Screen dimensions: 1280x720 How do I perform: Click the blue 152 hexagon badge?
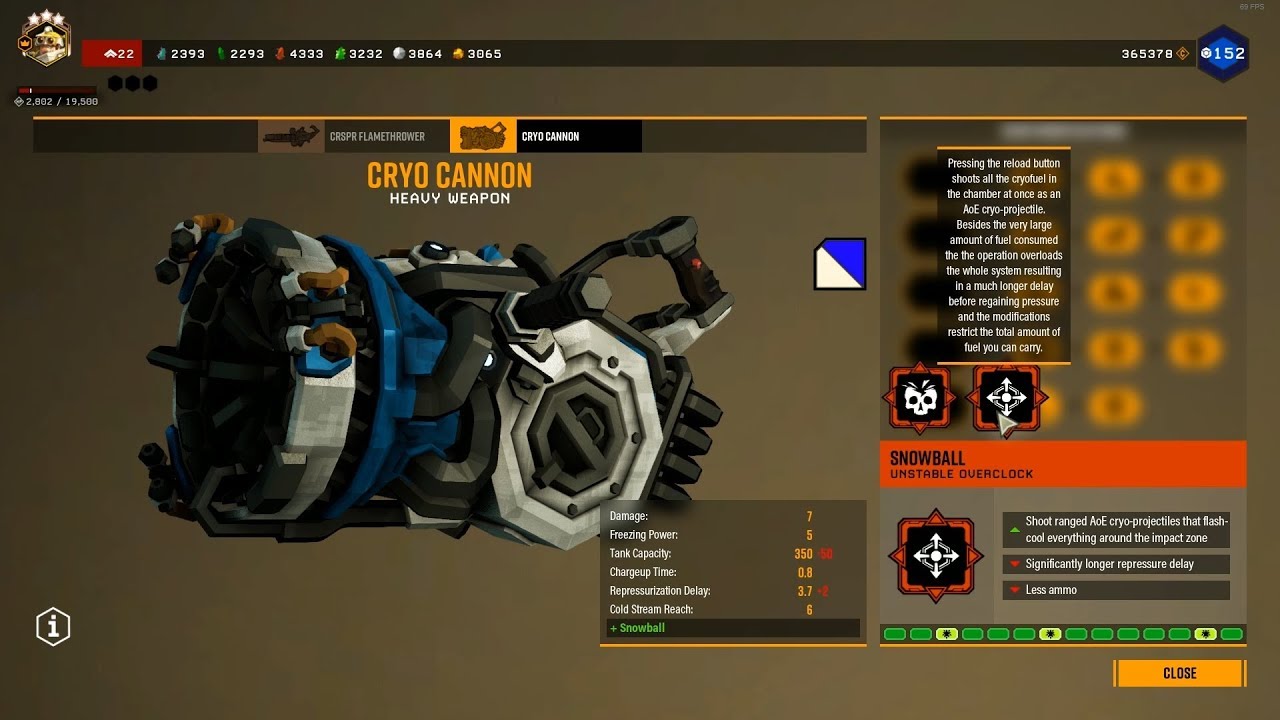coord(1222,53)
